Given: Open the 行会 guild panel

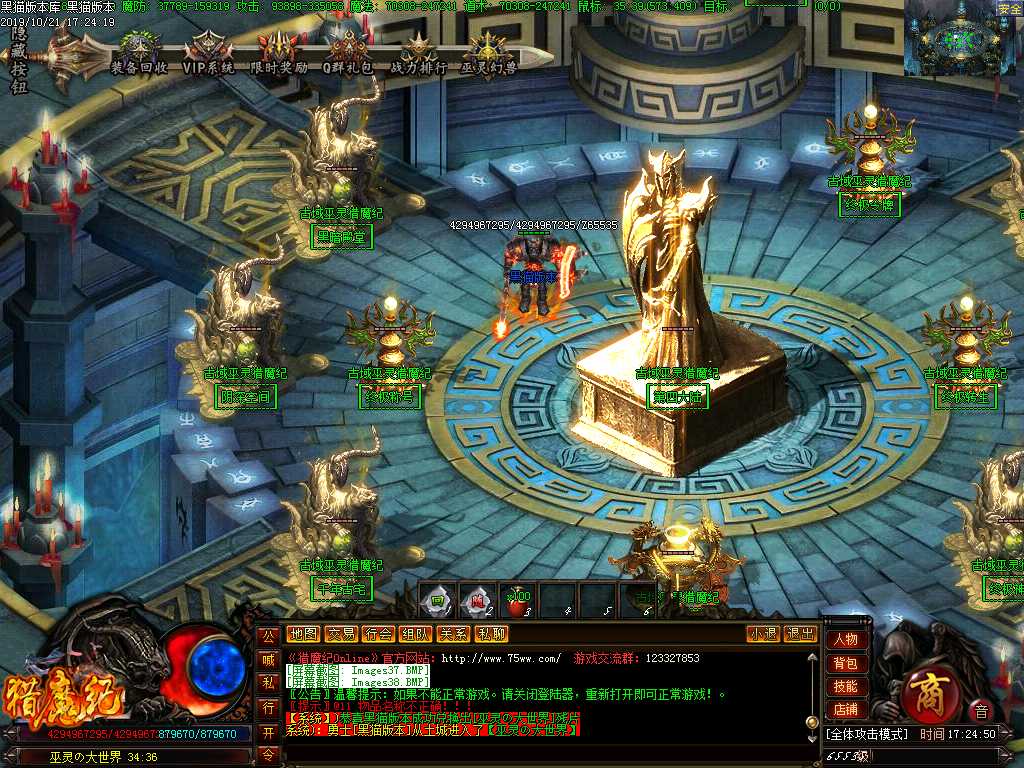Looking at the screenshot, I should click(x=378, y=634).
